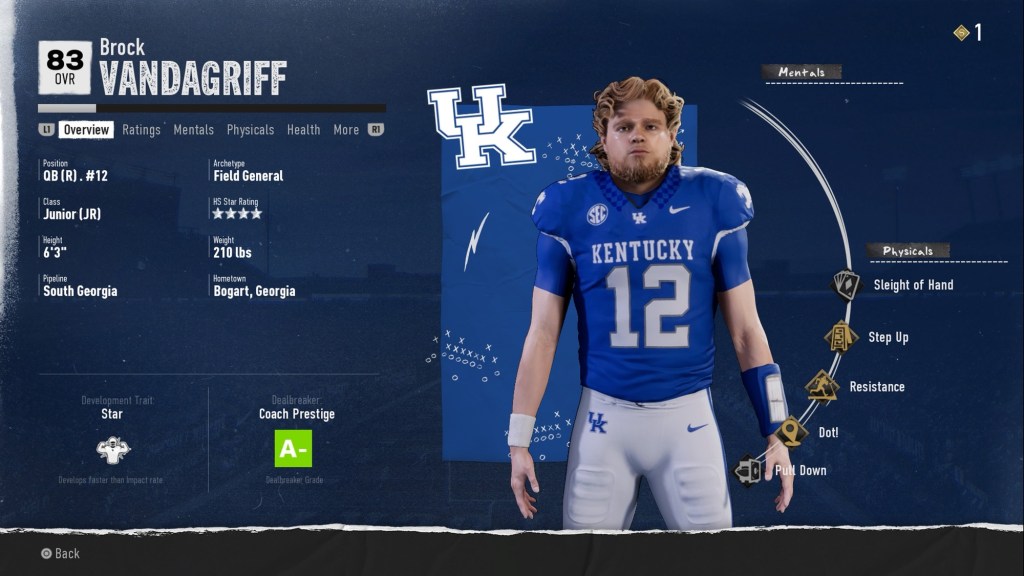The image size is (1024, 576).
Task: Select the Overview tab
Action: tap(86, 130)
